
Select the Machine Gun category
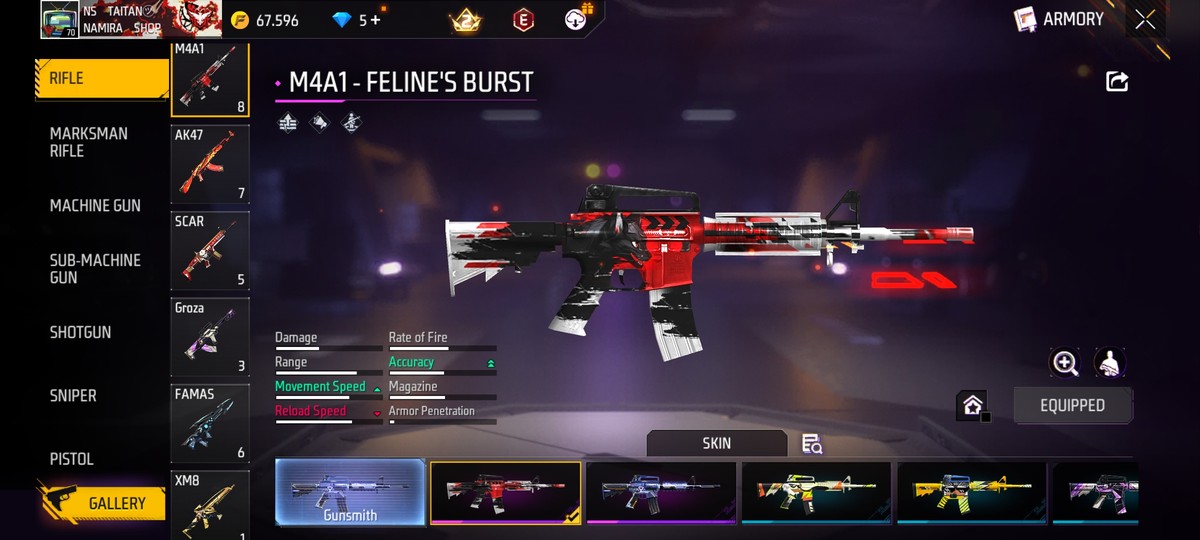click(x=95, y=206)
